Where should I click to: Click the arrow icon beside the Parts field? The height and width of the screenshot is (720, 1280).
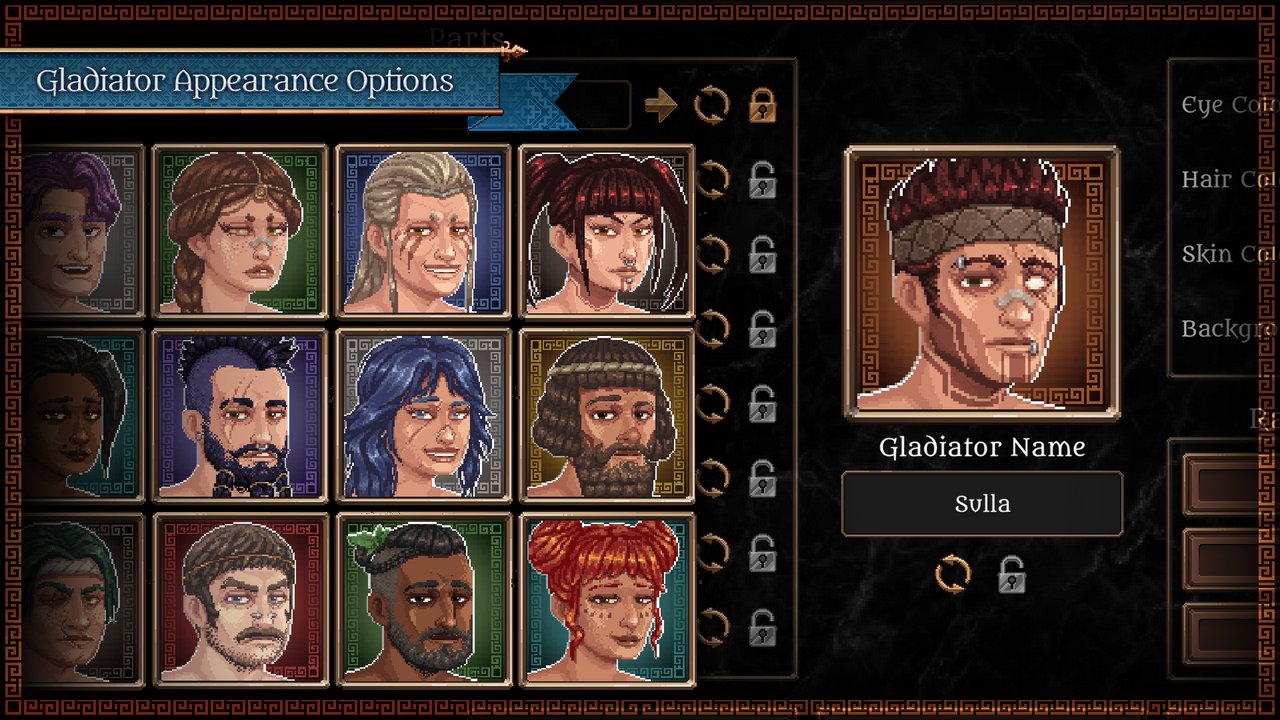(662, 104)
